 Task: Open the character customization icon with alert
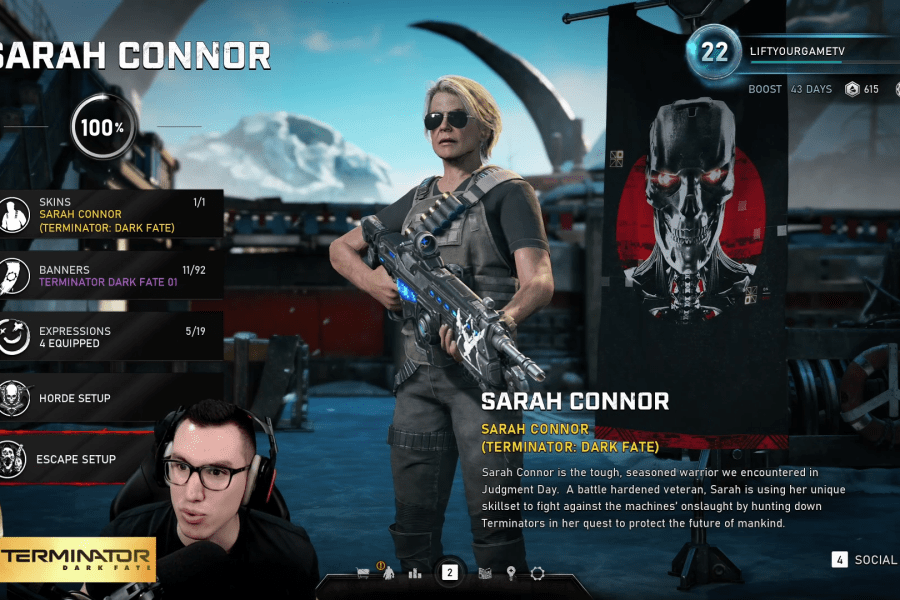pos(388,572)
